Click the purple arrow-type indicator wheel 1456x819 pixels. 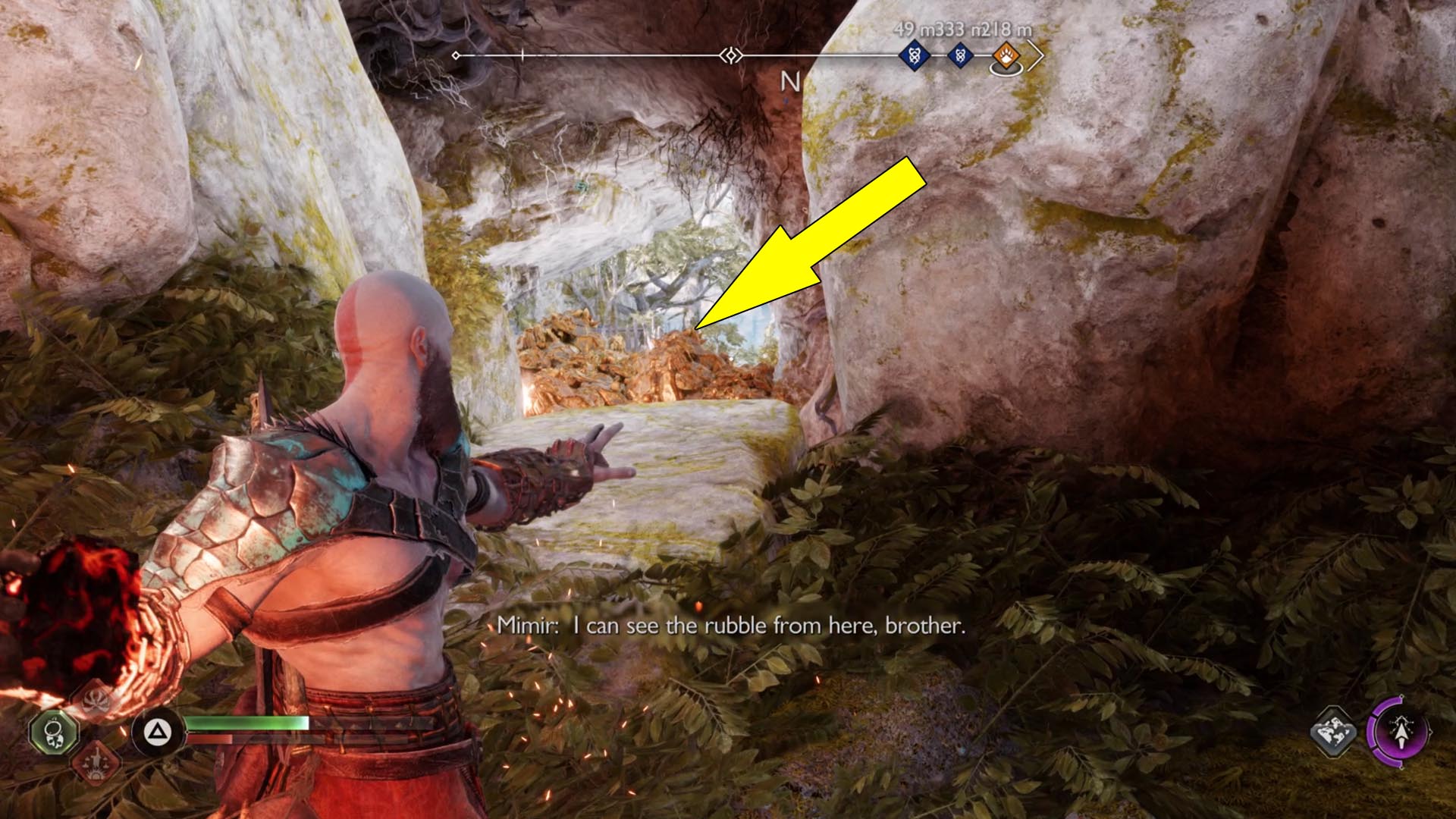point(1402,733)
